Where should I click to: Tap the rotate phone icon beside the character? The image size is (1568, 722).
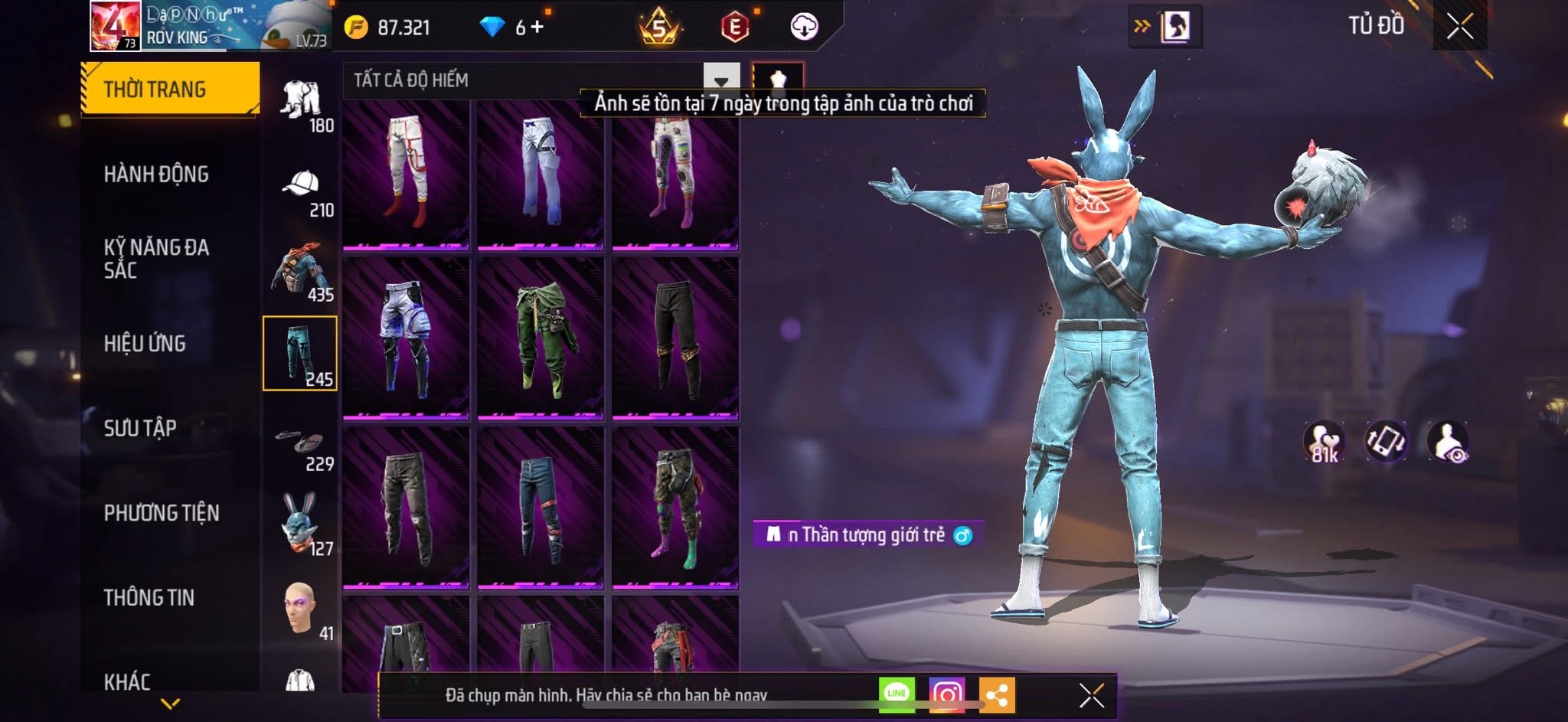1386,441
